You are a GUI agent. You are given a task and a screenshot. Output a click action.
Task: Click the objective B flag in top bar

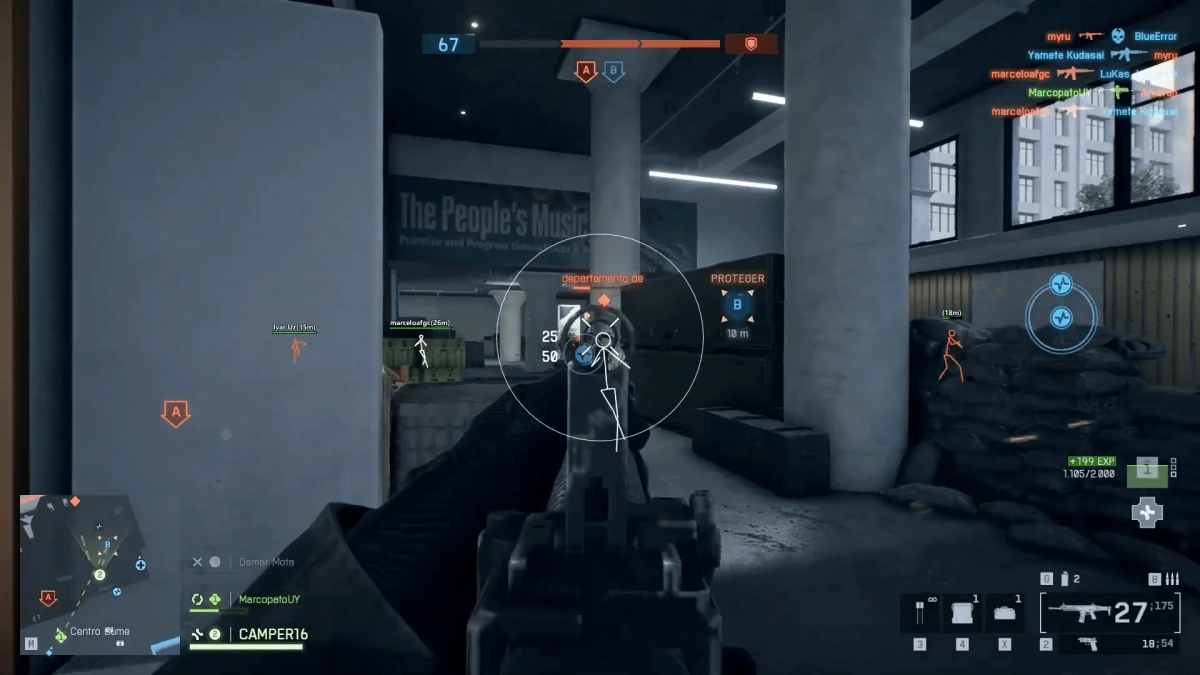[x=614, y=71]
